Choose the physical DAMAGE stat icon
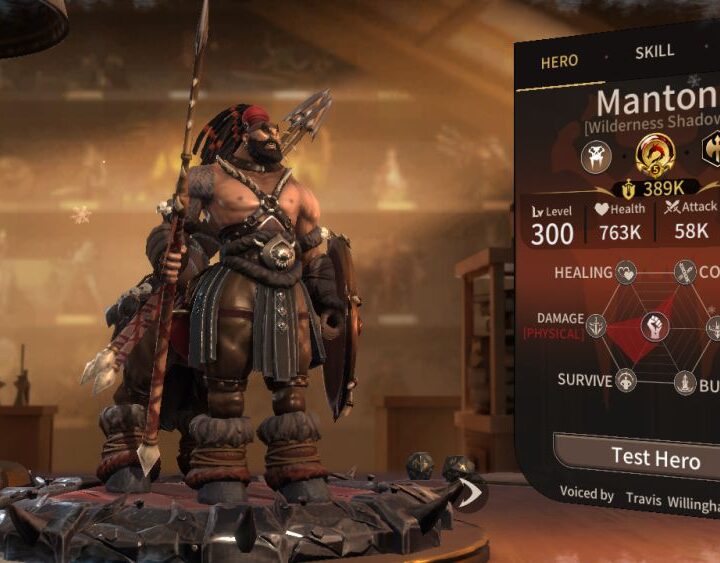 (597, 326)
